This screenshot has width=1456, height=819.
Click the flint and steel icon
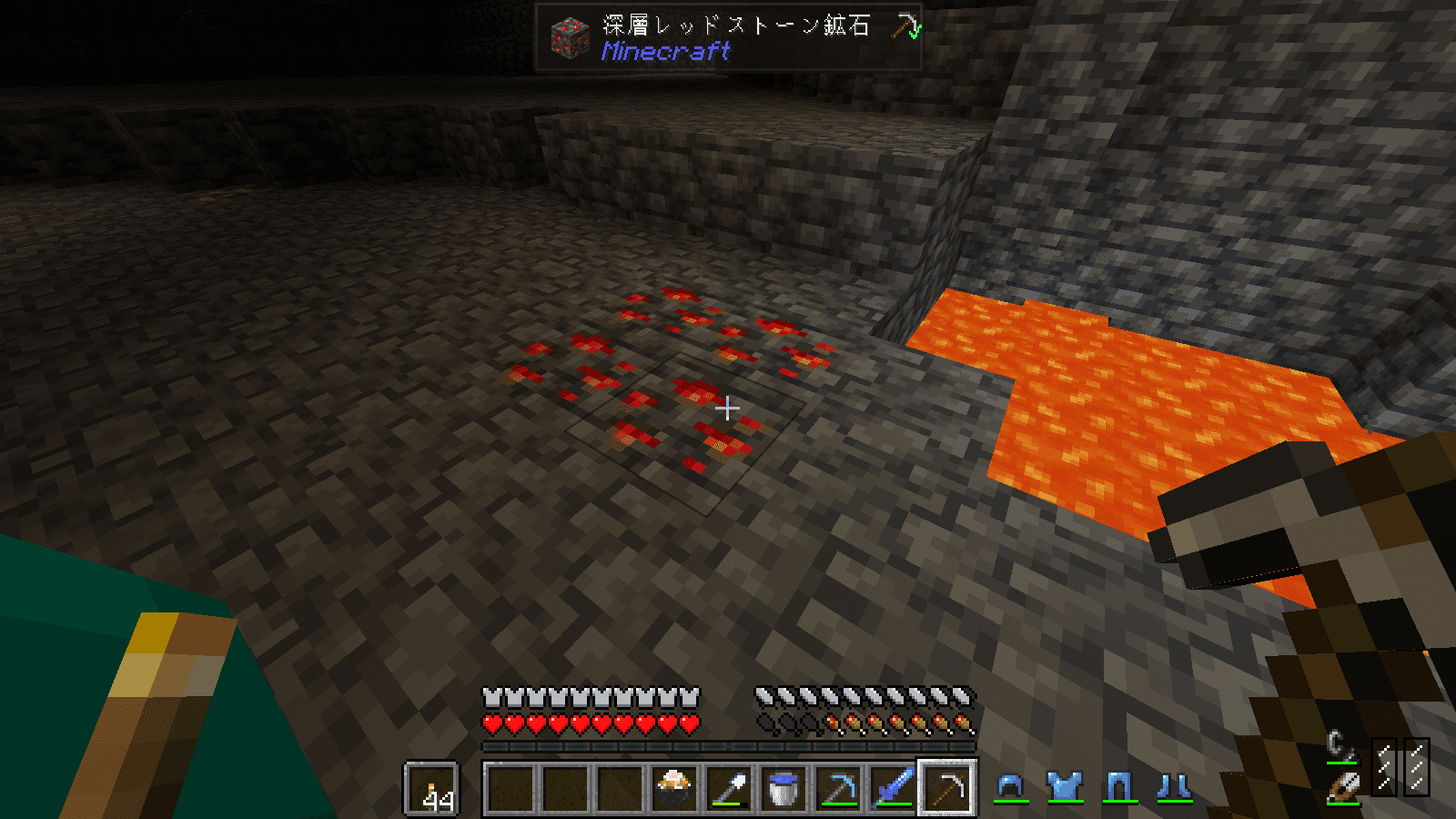(1338, 744)
